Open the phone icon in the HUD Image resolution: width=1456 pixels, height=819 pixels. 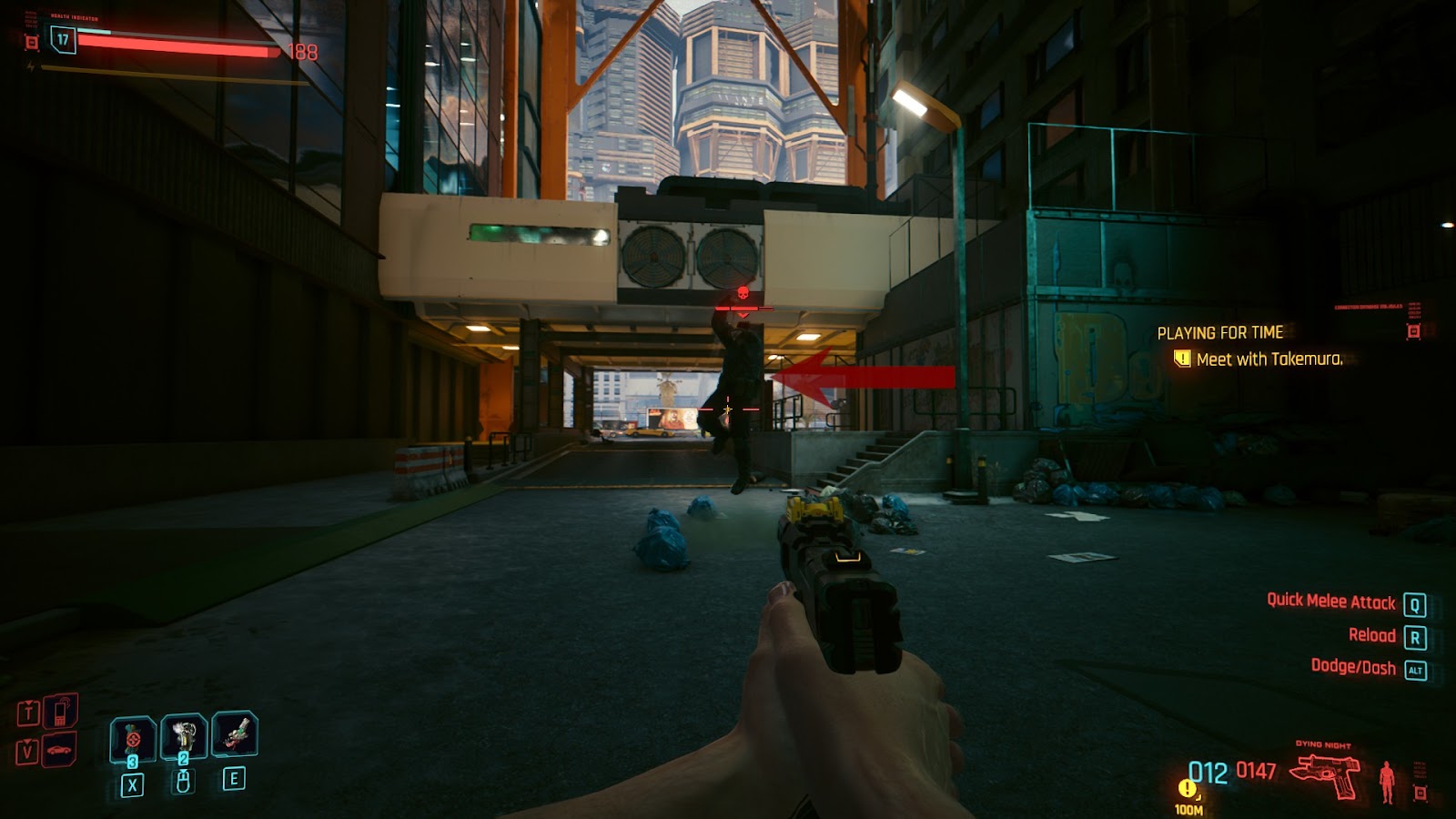point(61,713)
